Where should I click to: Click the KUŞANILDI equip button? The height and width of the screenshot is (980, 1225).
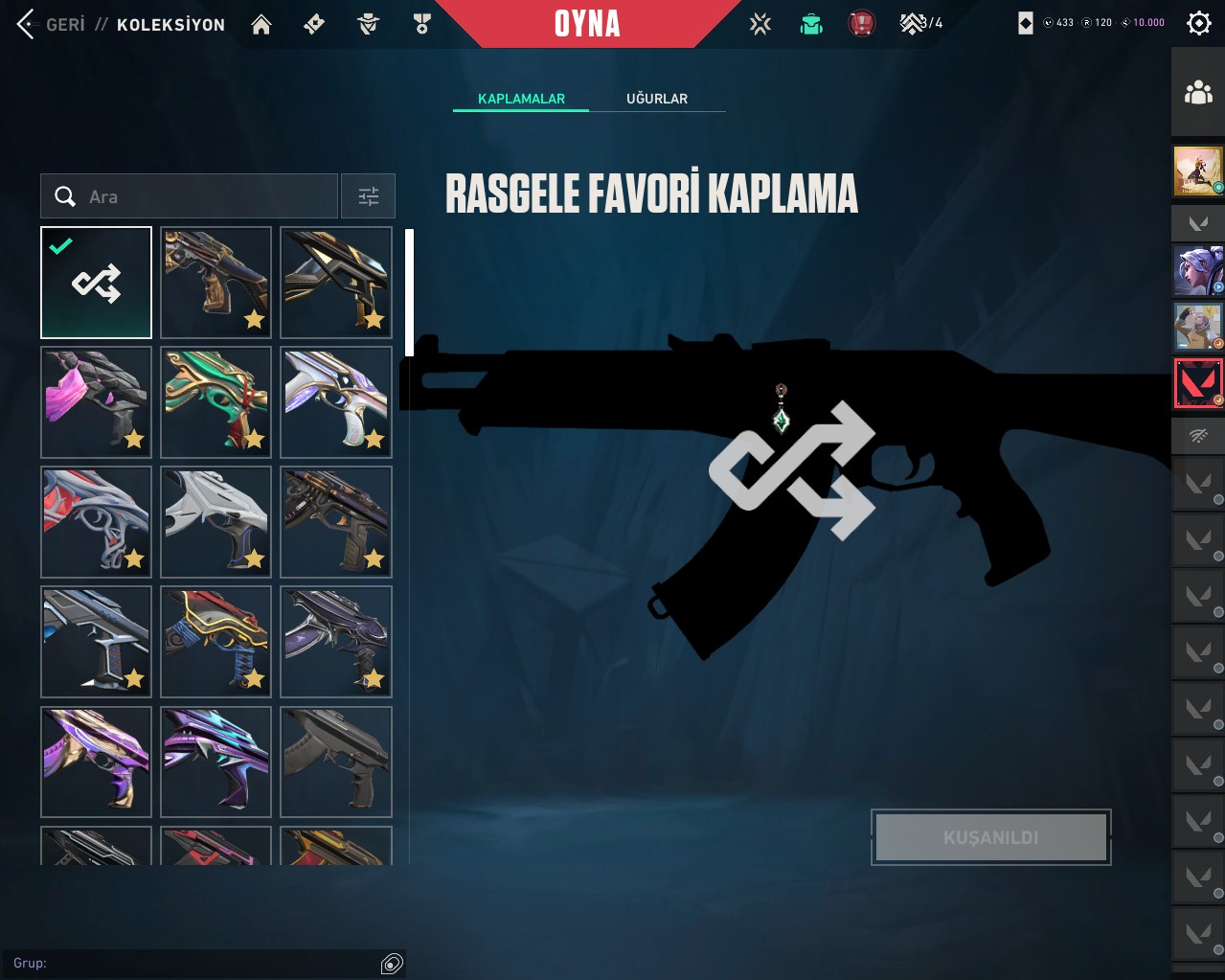coord(991,837)
